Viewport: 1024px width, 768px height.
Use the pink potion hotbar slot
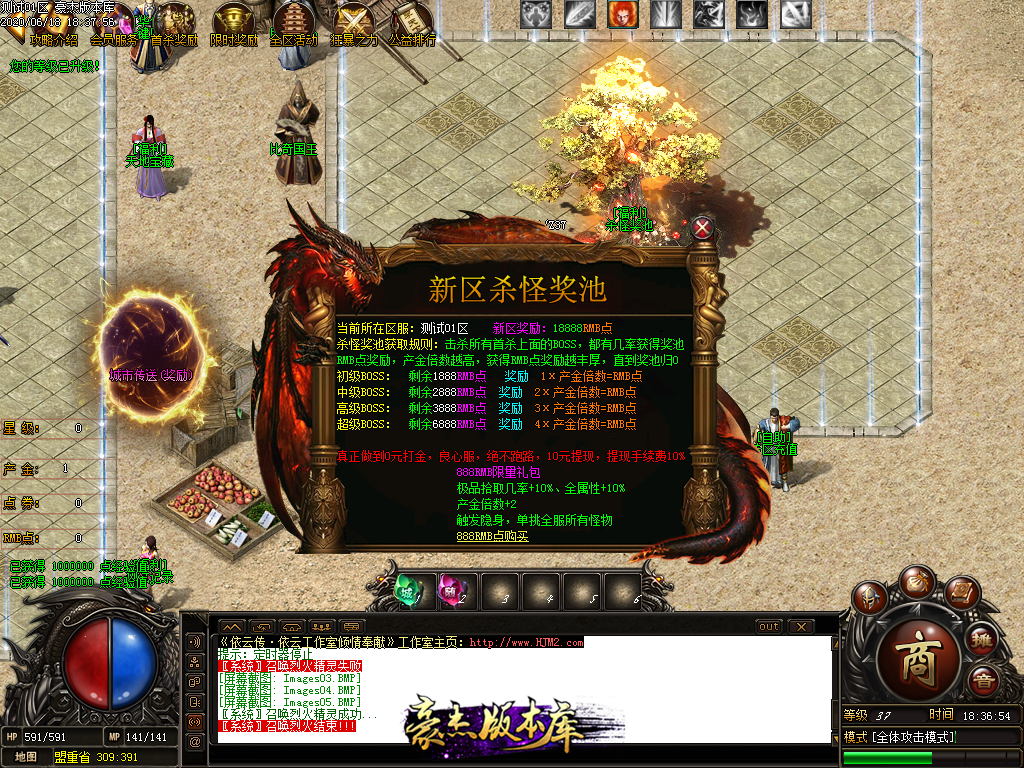[454, 591]
